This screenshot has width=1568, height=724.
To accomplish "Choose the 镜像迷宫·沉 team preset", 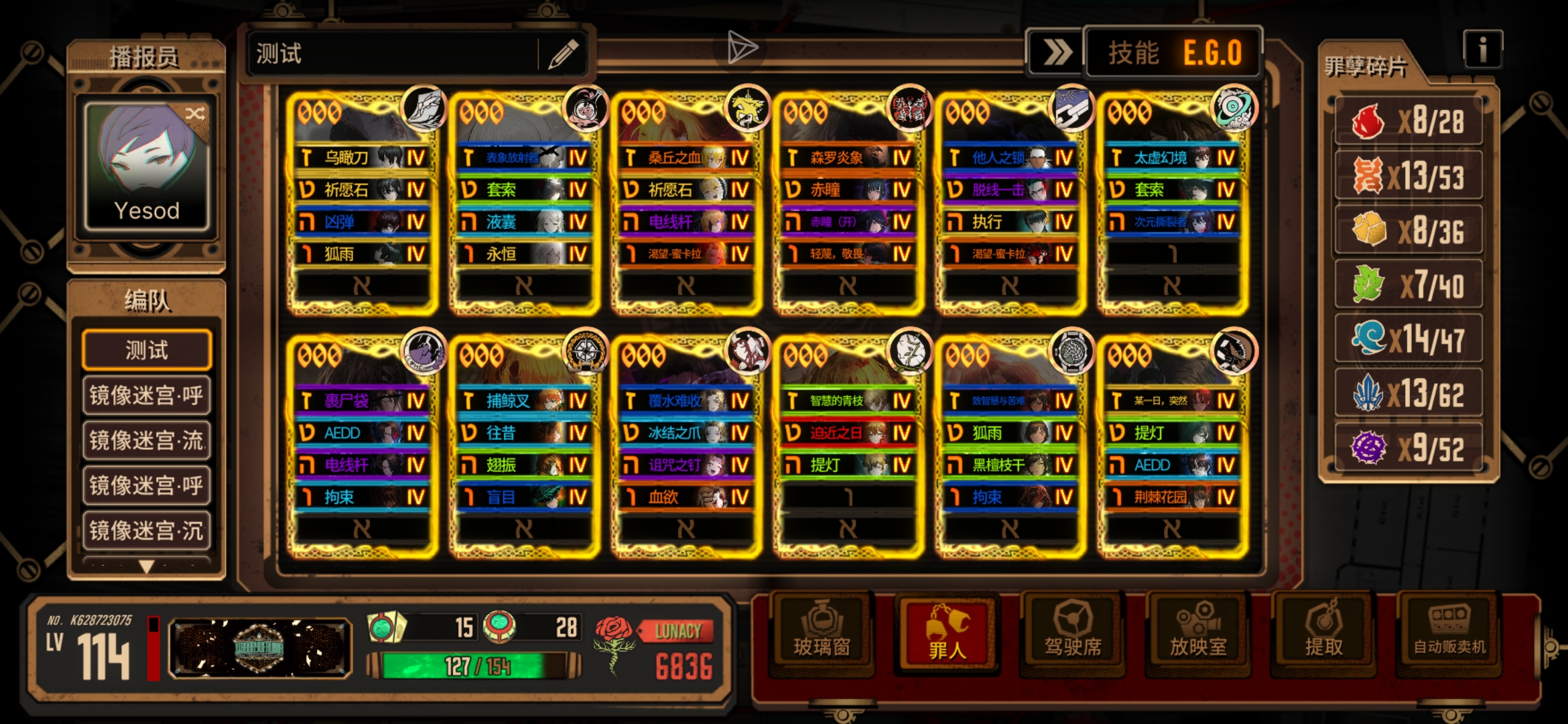I will click(147, 530).
